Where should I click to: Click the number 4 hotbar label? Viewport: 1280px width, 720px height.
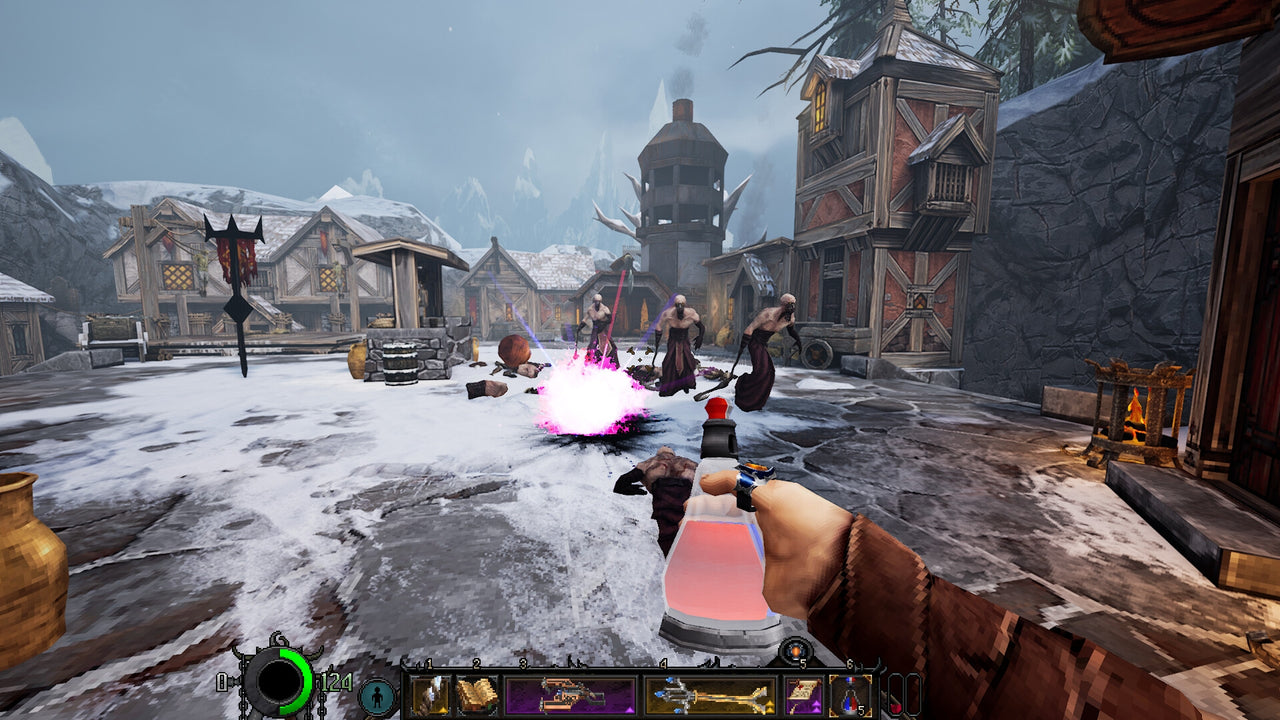(x=663, y=664)
